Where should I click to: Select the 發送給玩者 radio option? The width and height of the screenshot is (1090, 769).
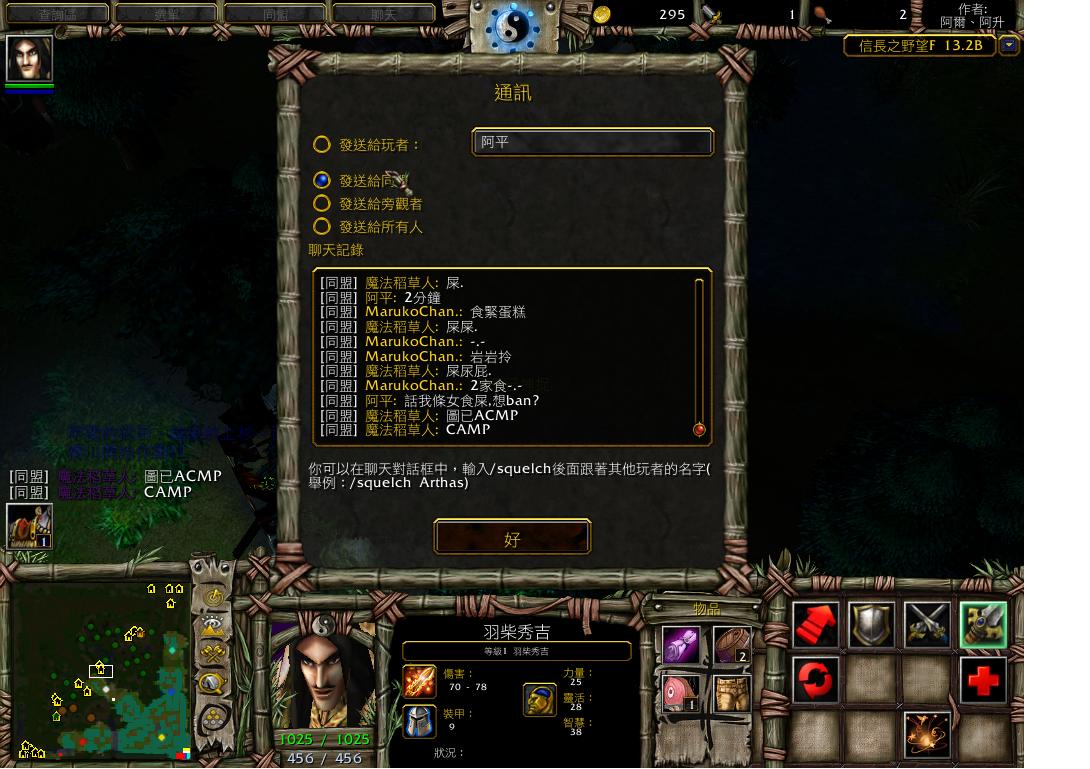click(x=322, y=145)
